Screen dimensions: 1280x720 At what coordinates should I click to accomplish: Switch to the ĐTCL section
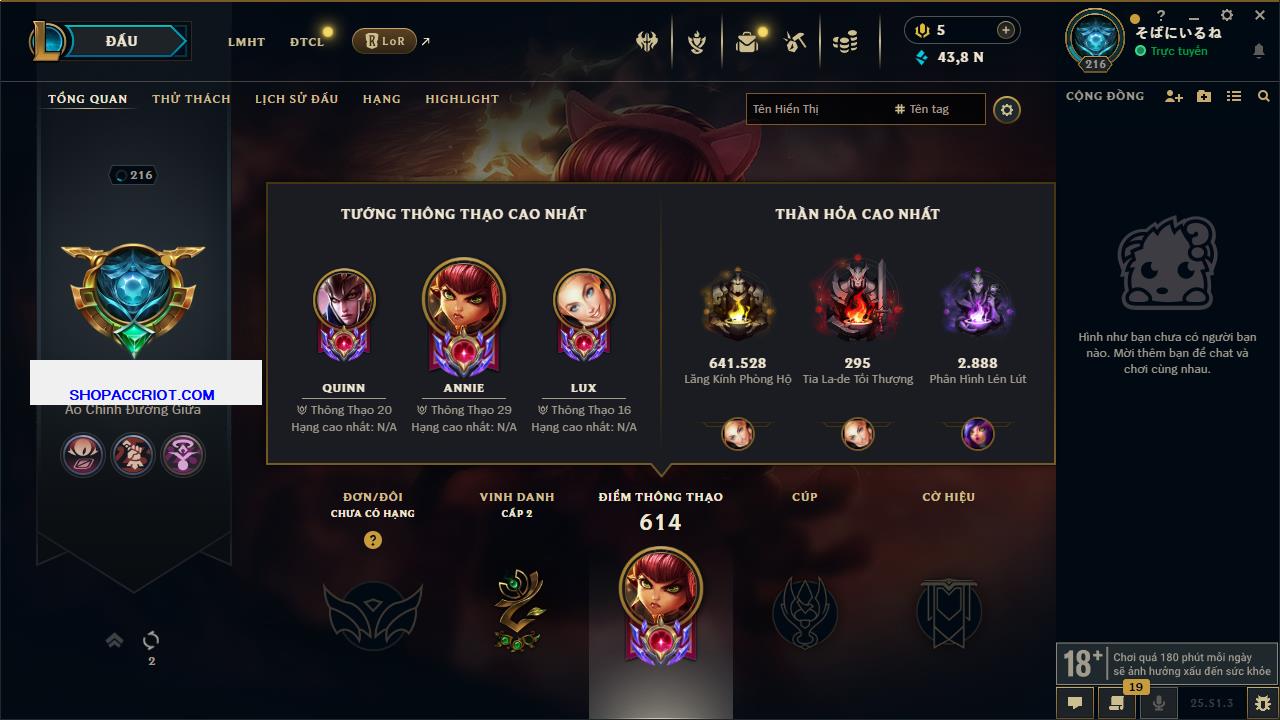tap(307, 42)
